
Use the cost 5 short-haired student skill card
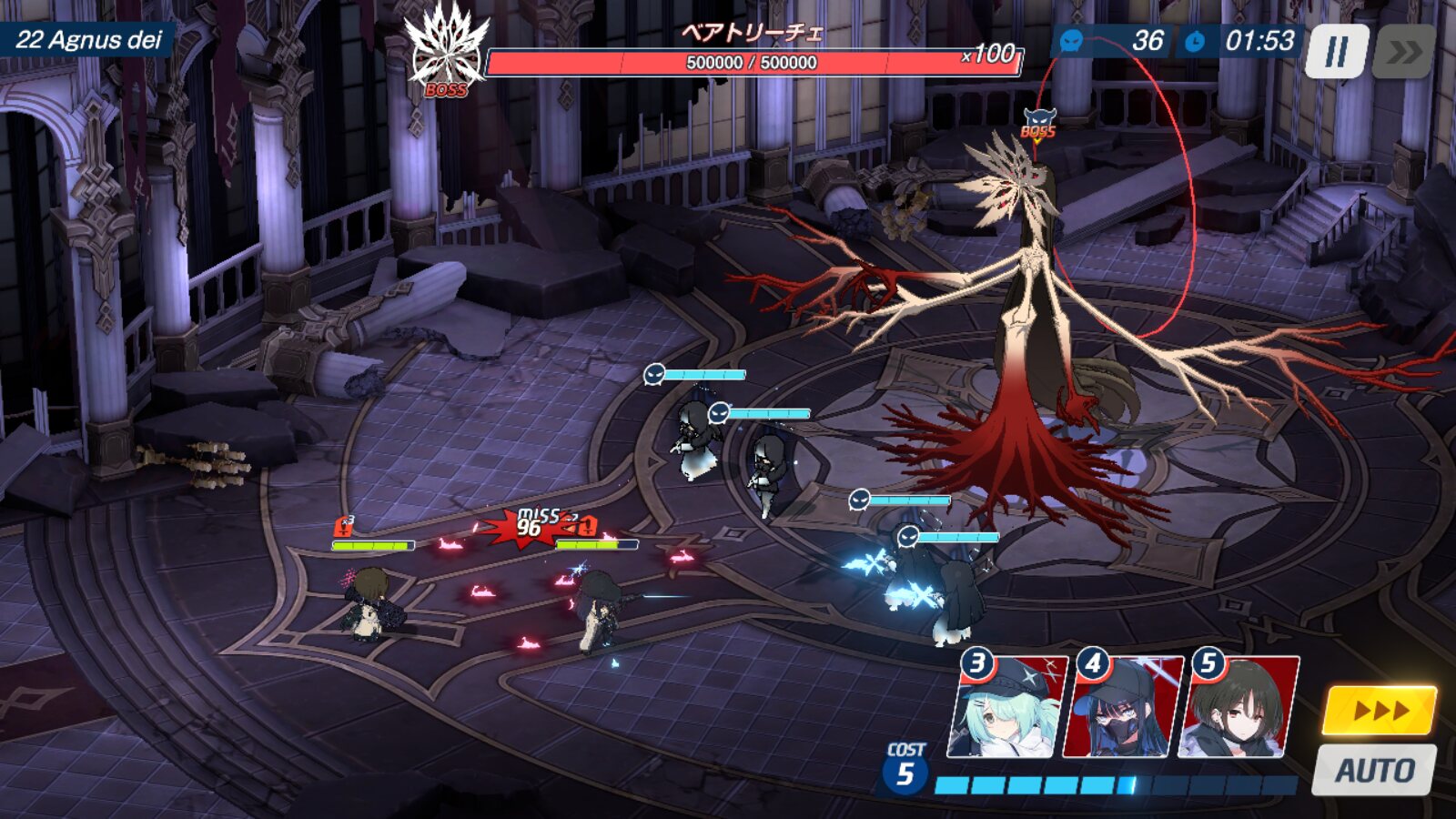coord(1238,707)
